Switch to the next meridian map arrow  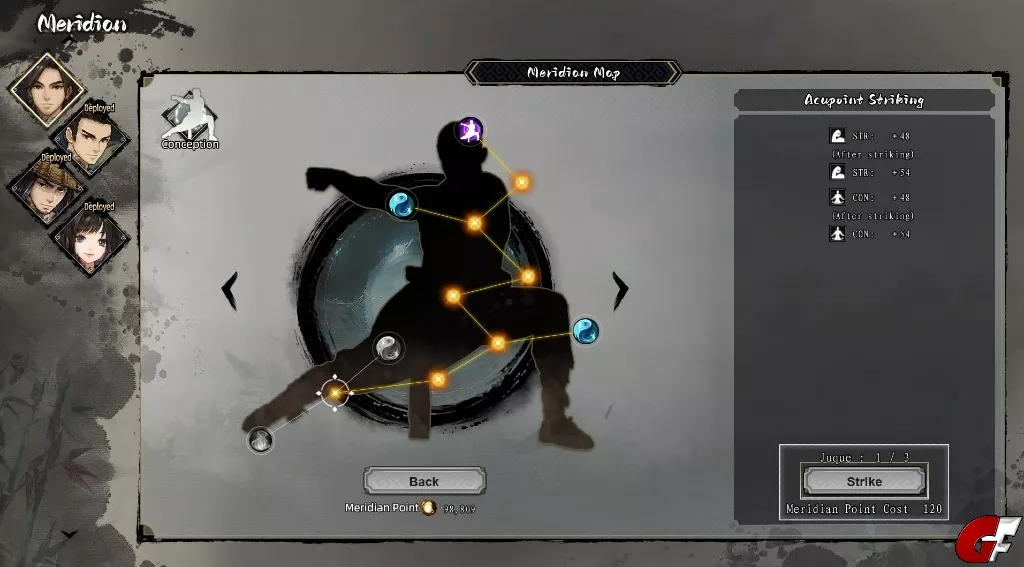click(621, 290)
